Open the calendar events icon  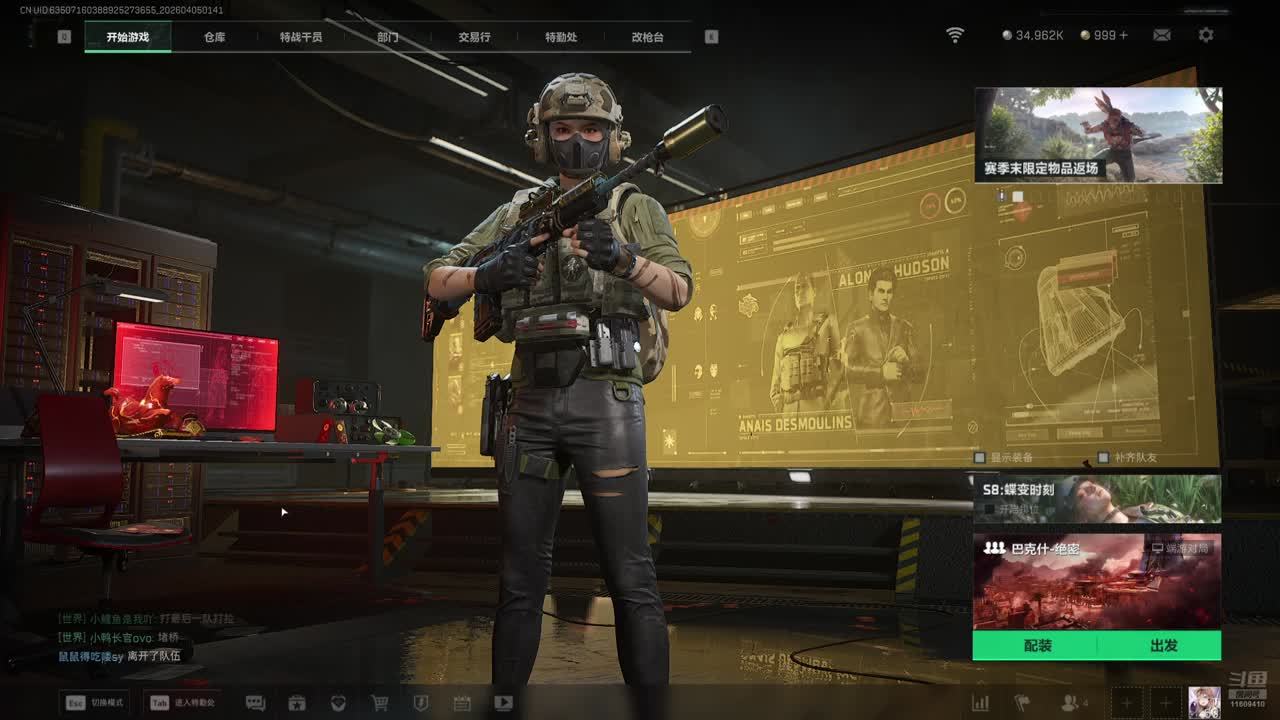point(461,703)
